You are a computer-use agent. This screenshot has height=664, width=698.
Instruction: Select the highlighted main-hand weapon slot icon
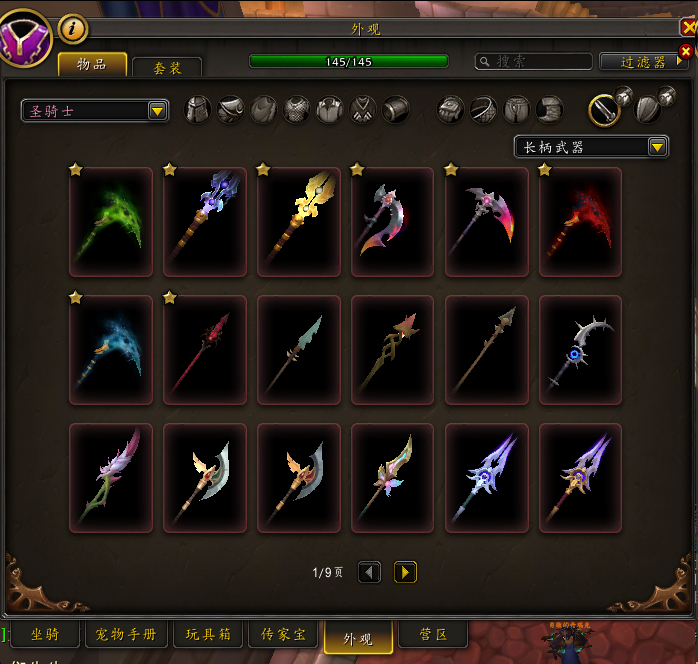pyautogui.click(x=604, y=109)
